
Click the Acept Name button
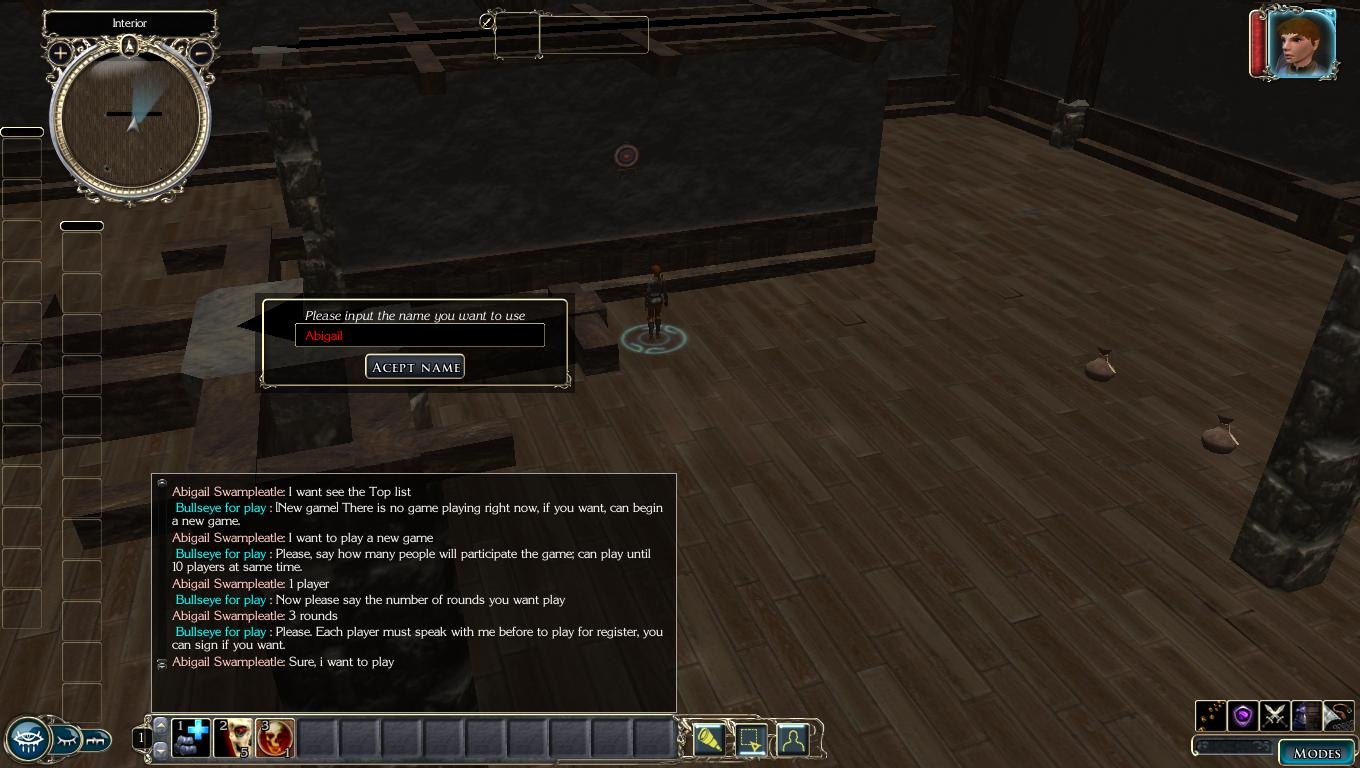415,367
